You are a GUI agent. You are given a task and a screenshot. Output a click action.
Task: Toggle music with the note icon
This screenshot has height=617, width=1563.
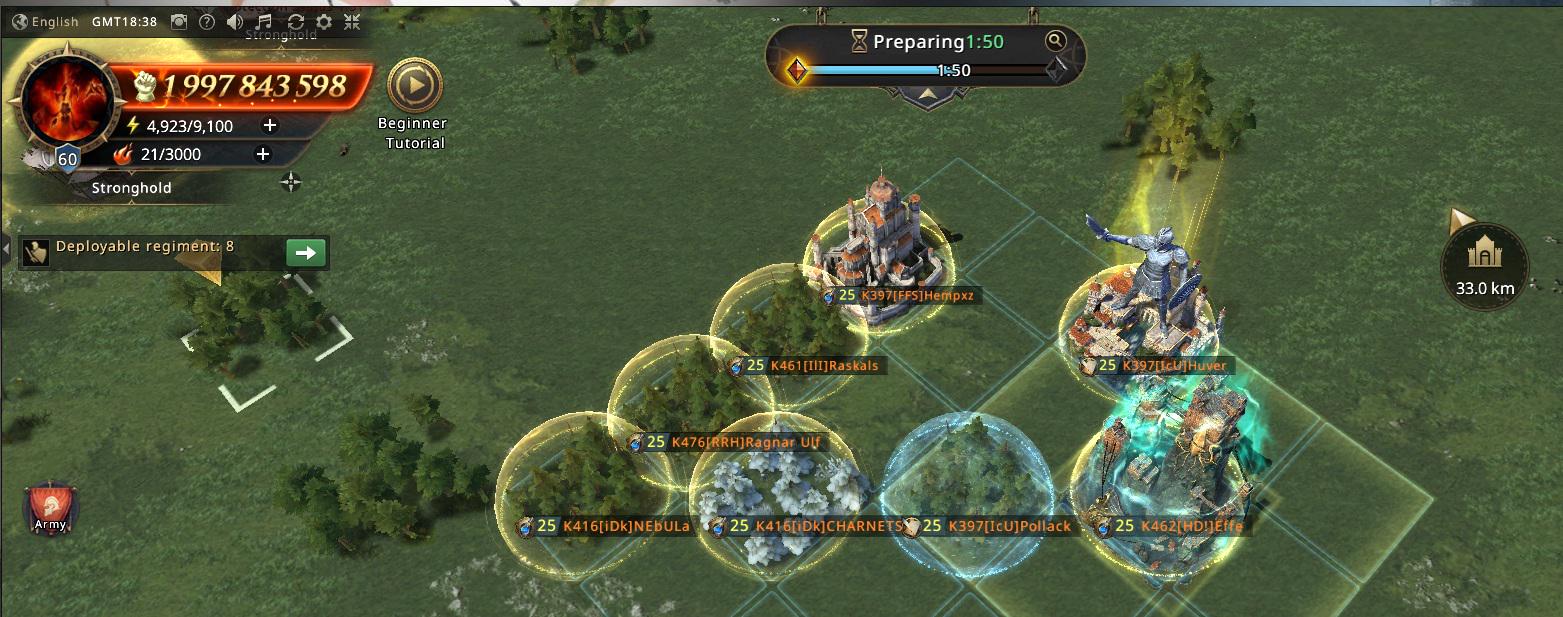[x=263, y=22]
